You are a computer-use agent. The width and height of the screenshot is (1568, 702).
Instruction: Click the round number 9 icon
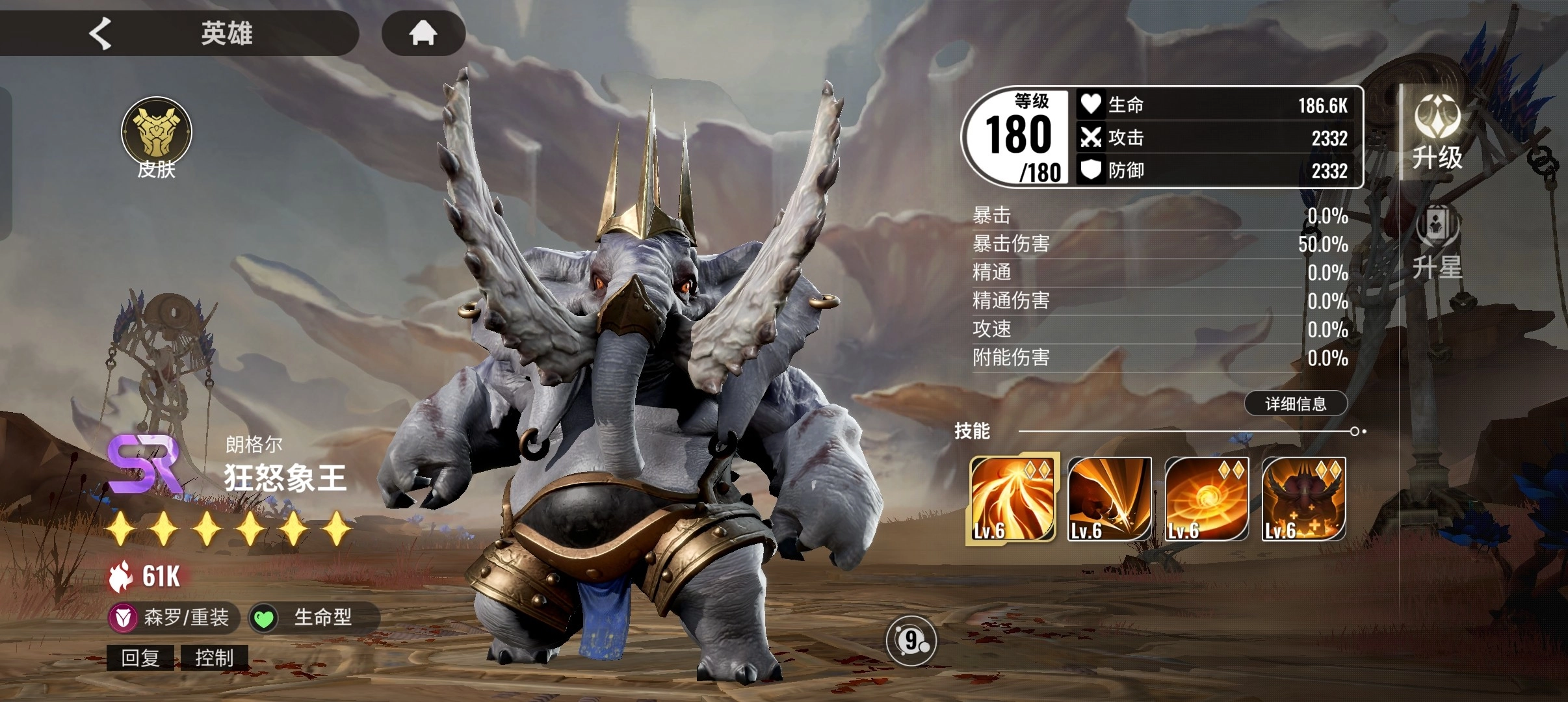click(x=911, y=641)
